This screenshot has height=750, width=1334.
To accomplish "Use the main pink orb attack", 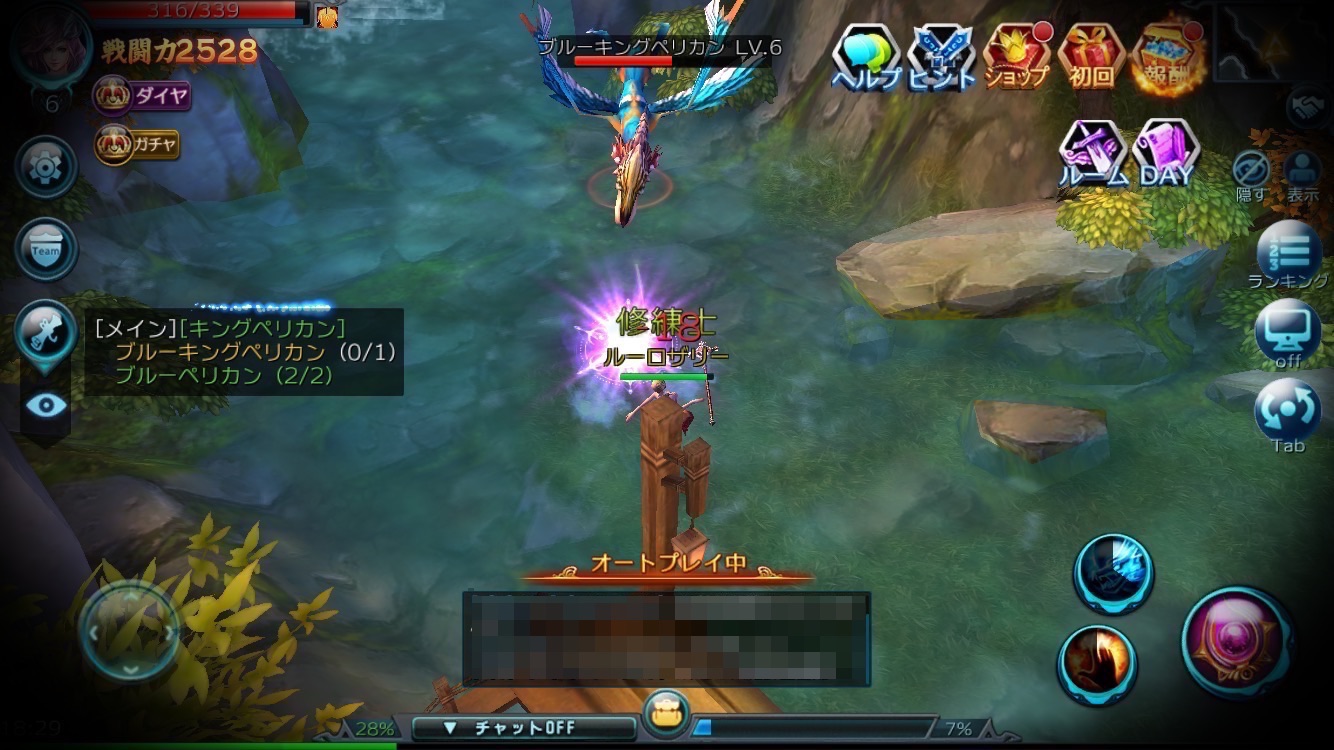I will pyautogui.click(x=1238, y=640).
